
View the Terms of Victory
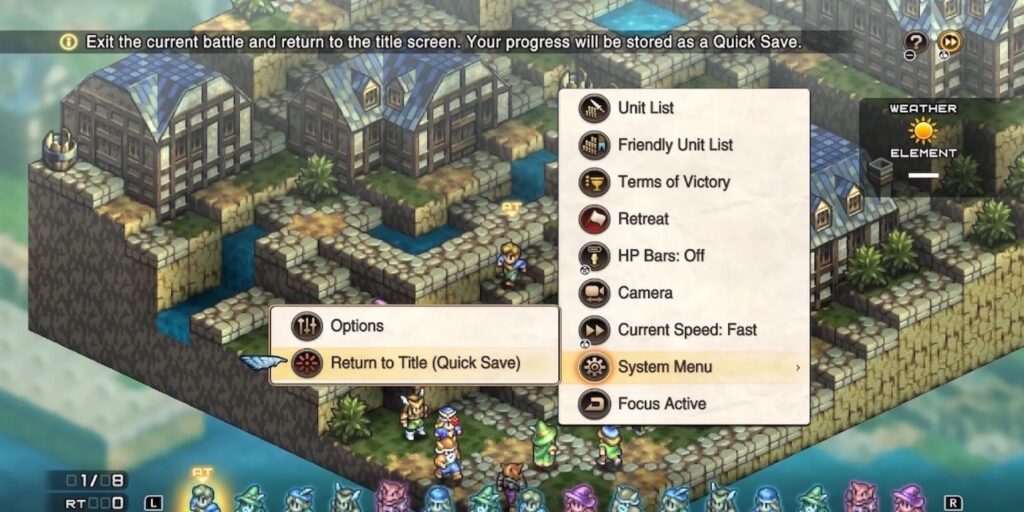click(673, 182)
